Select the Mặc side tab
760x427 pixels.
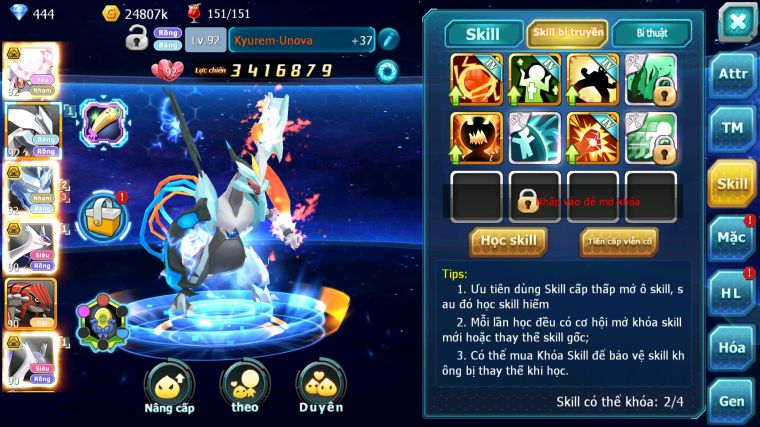pos(732,238)
